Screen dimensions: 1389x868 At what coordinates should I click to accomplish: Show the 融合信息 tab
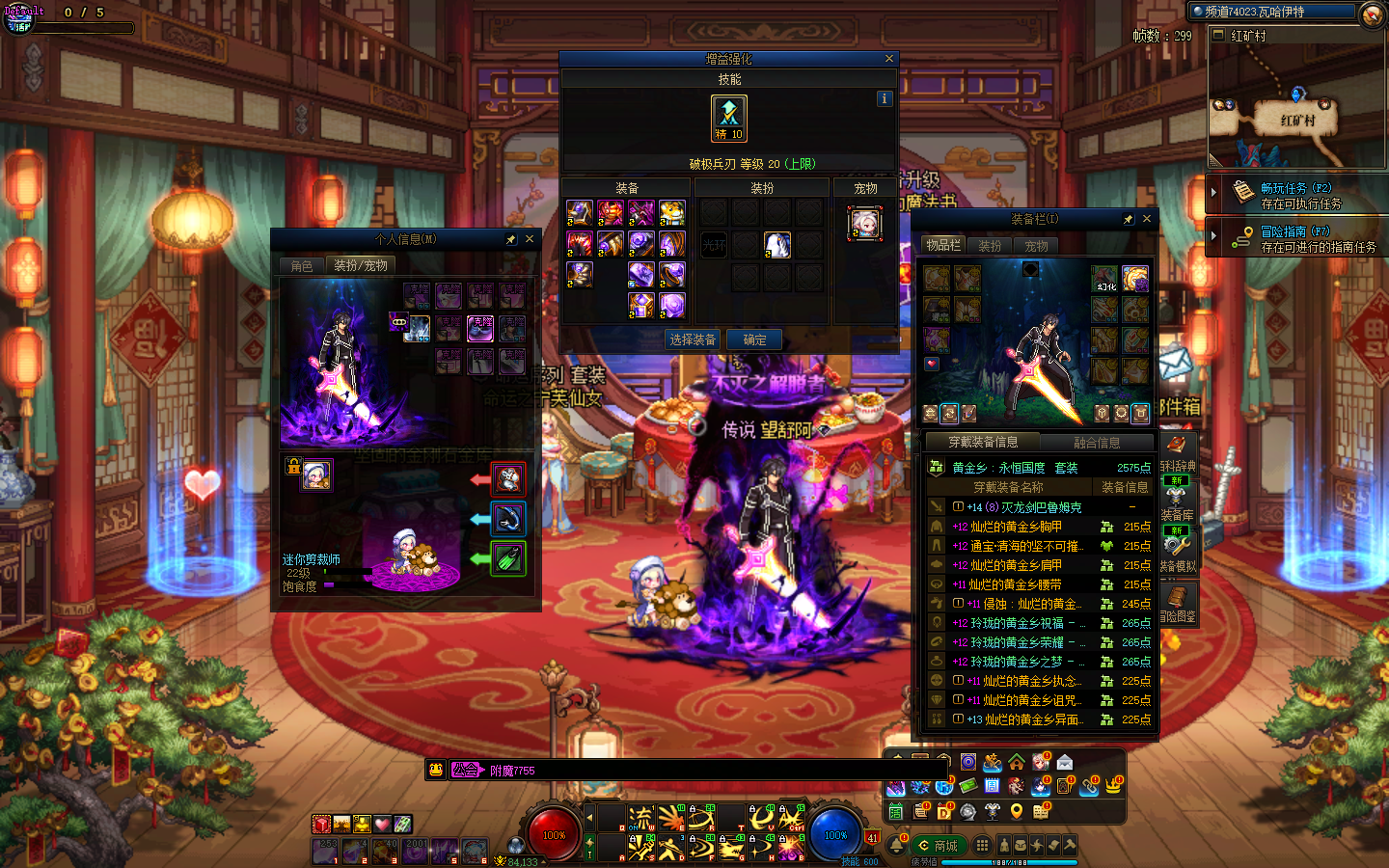(1097, 443)
